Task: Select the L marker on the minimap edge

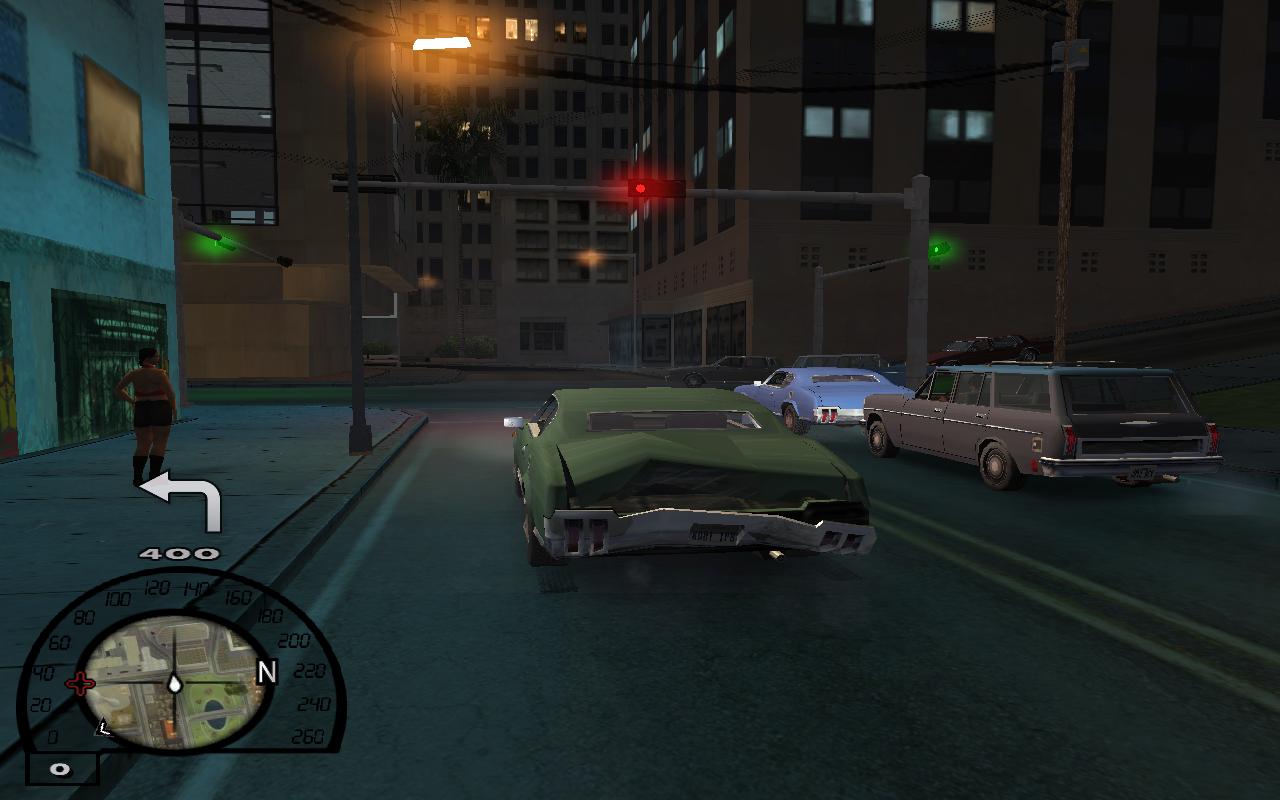Action: pyautogui.click(x=102, y=728)
